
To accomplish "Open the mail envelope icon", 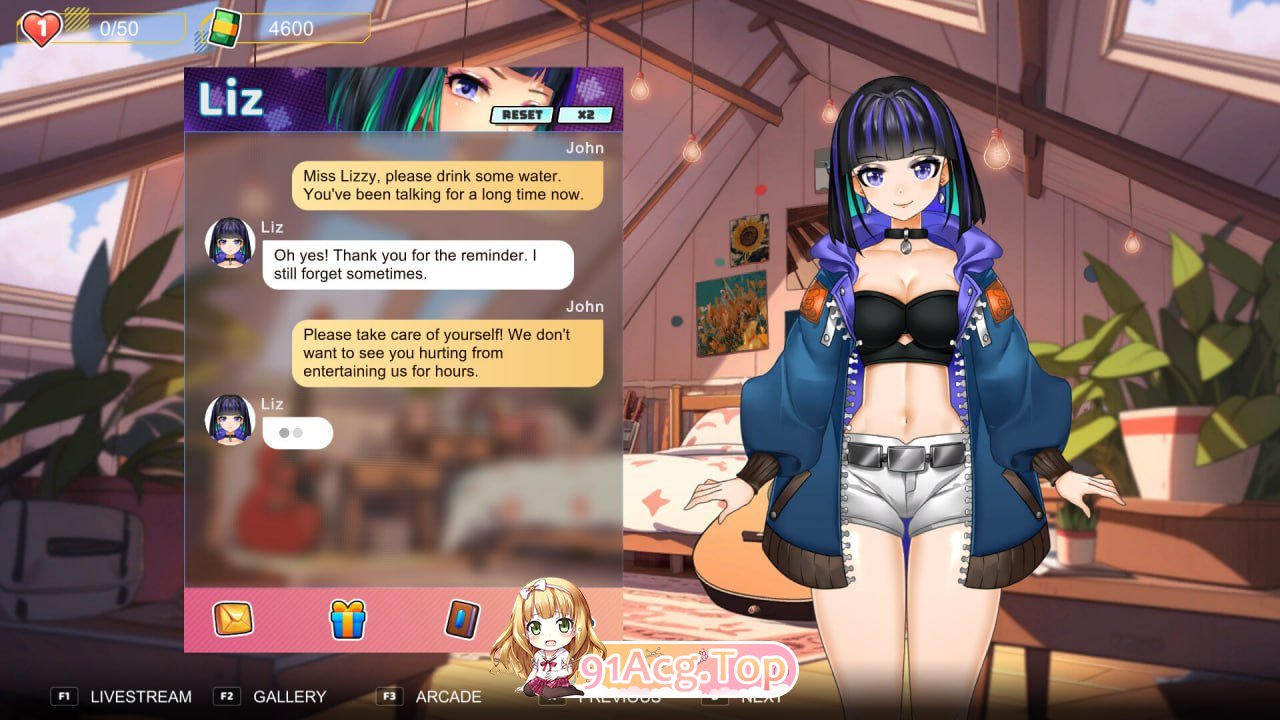I will [231, 619].
